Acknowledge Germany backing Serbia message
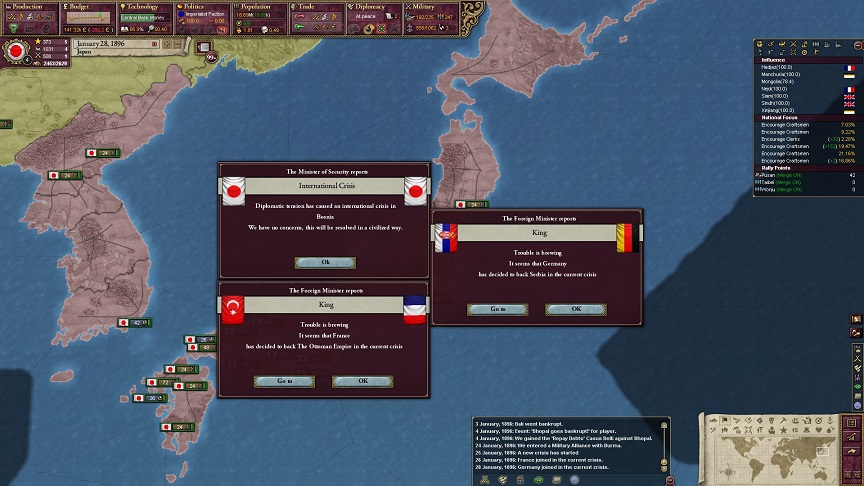Image resolution: width=864 pixels, height=486 pixels. (576, 309)
